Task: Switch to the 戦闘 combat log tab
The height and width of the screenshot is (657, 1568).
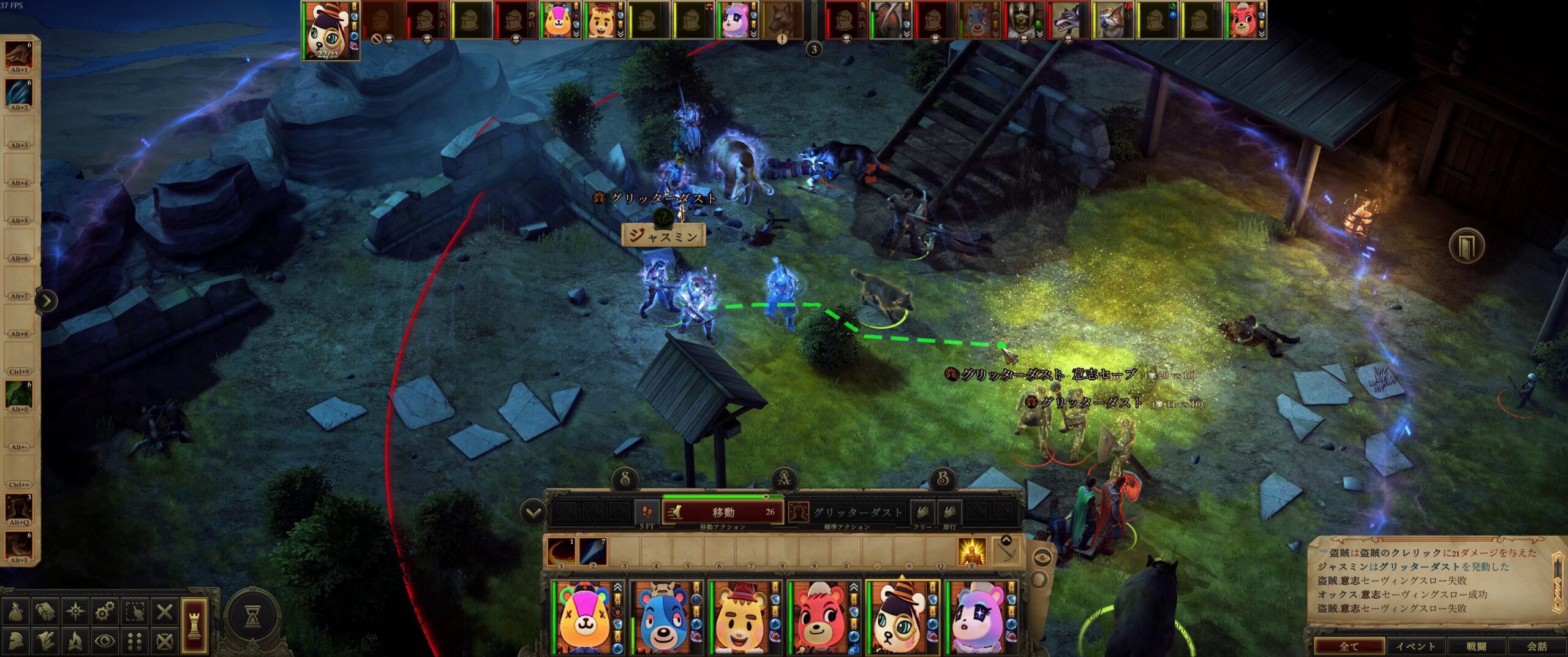Action: pyautogui.click(x=1476, y=646)
